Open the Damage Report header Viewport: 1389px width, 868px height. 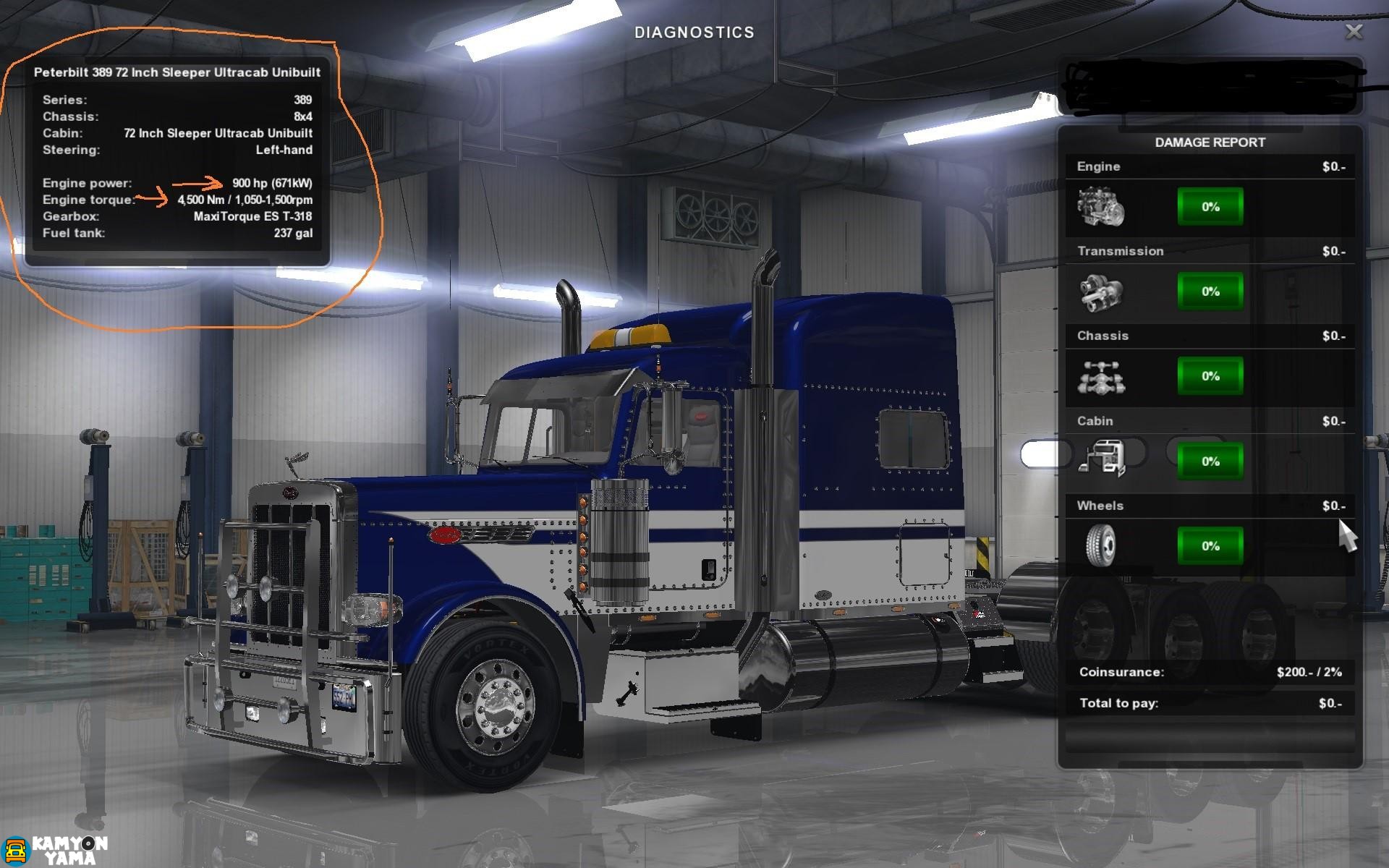pos(1210,142)
